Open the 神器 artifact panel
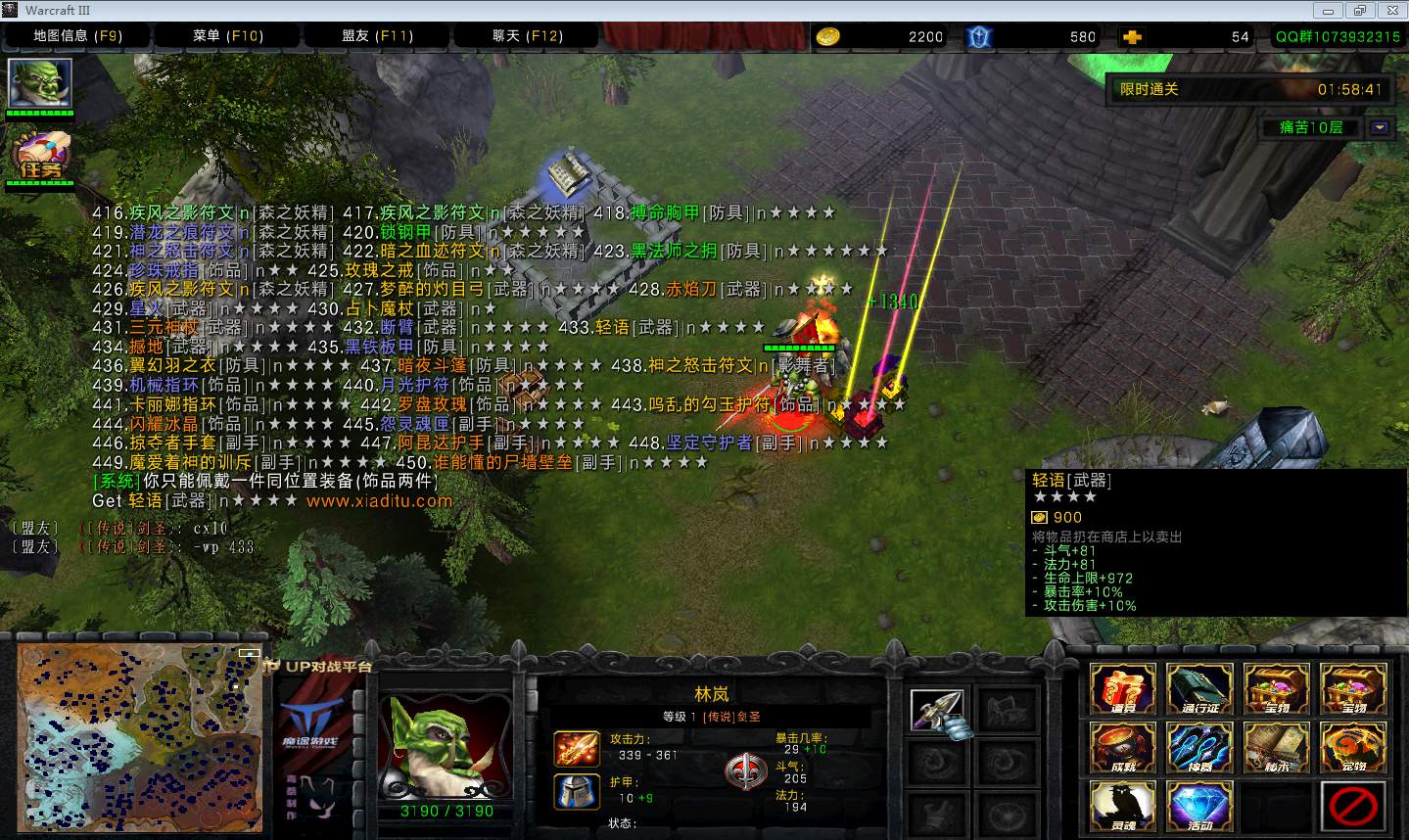 click(x=1200, y=747)
